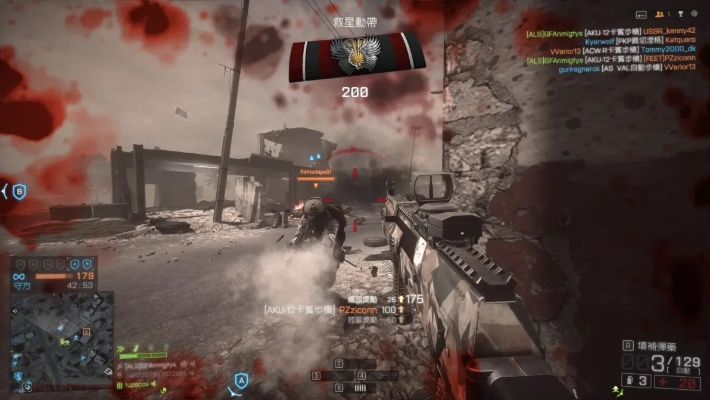Click the console card icon at top

click(x=642, y=15)
